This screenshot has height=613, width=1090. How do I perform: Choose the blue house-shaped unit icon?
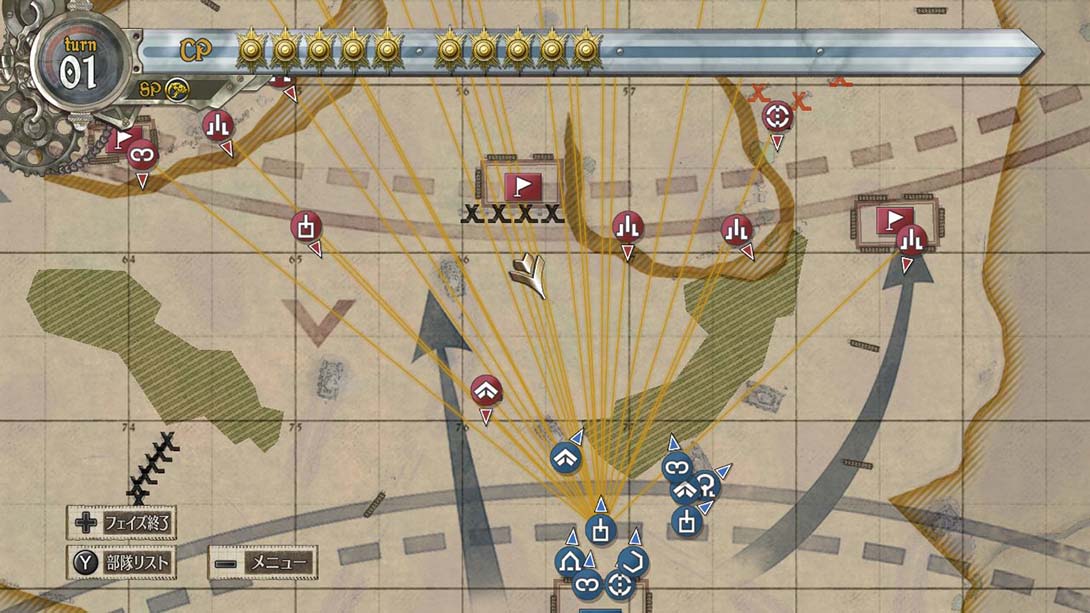click(x=572, y=561)
